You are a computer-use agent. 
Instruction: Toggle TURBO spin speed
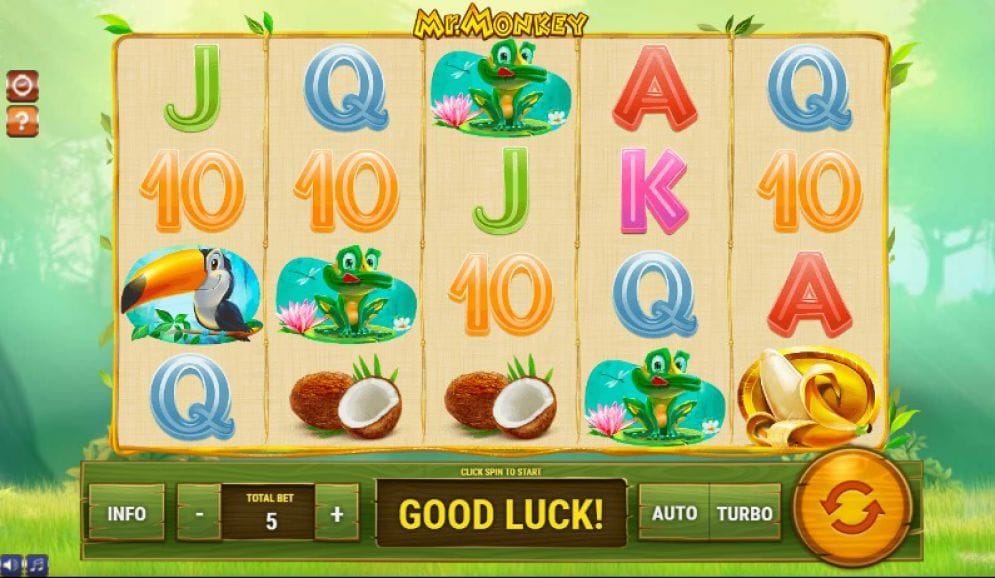point(744,513)
